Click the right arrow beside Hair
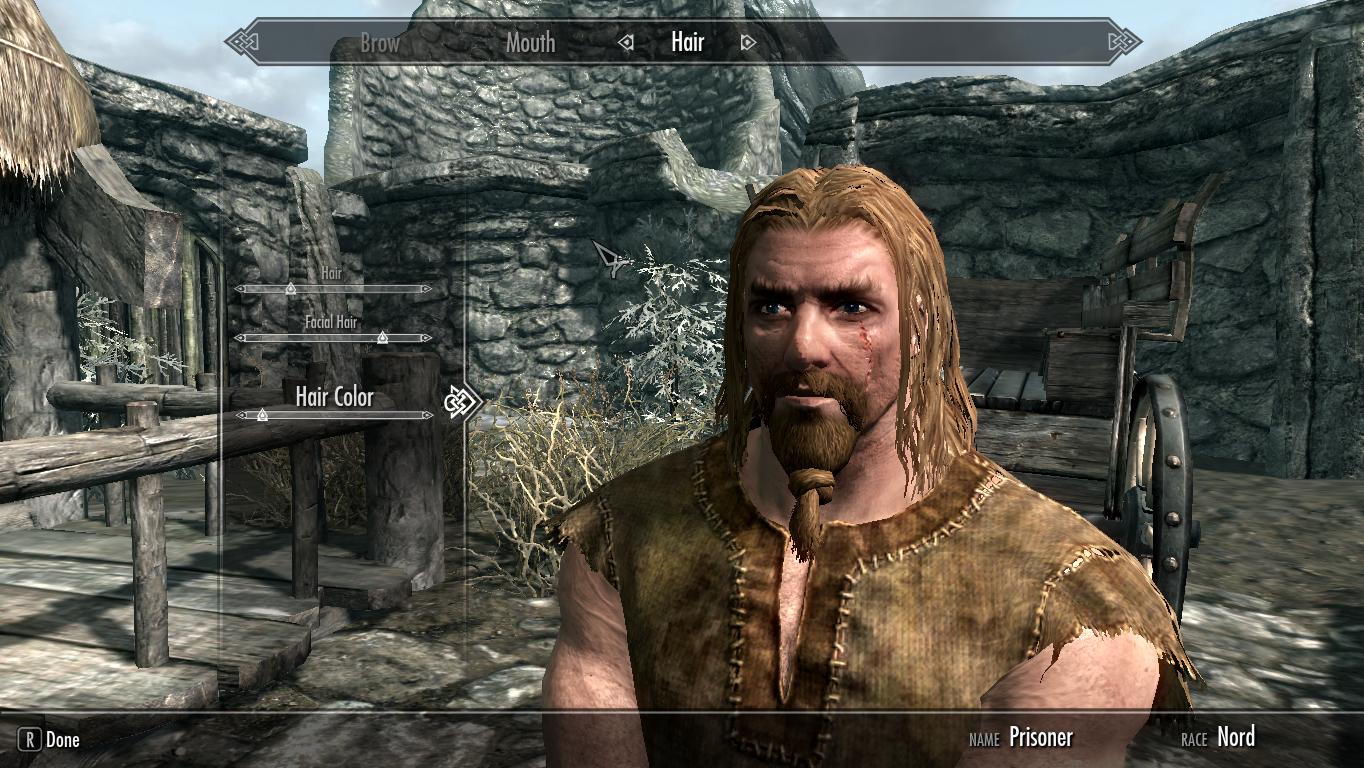Image resolution: width=1364 pixels, height=768 pixels. tap(747, 43)
